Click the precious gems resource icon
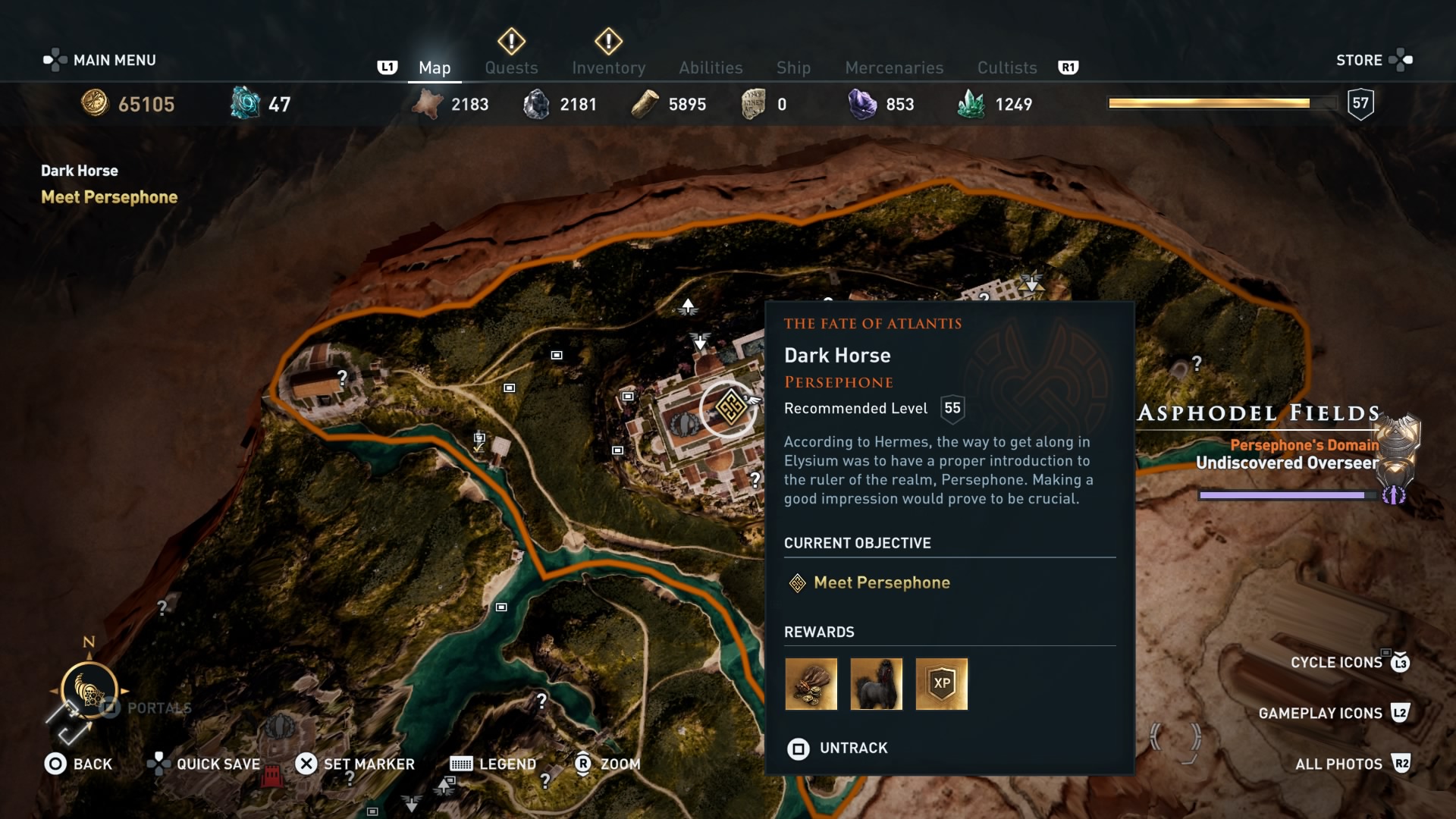Viewport: 1456px width, 819px height. 861,103
